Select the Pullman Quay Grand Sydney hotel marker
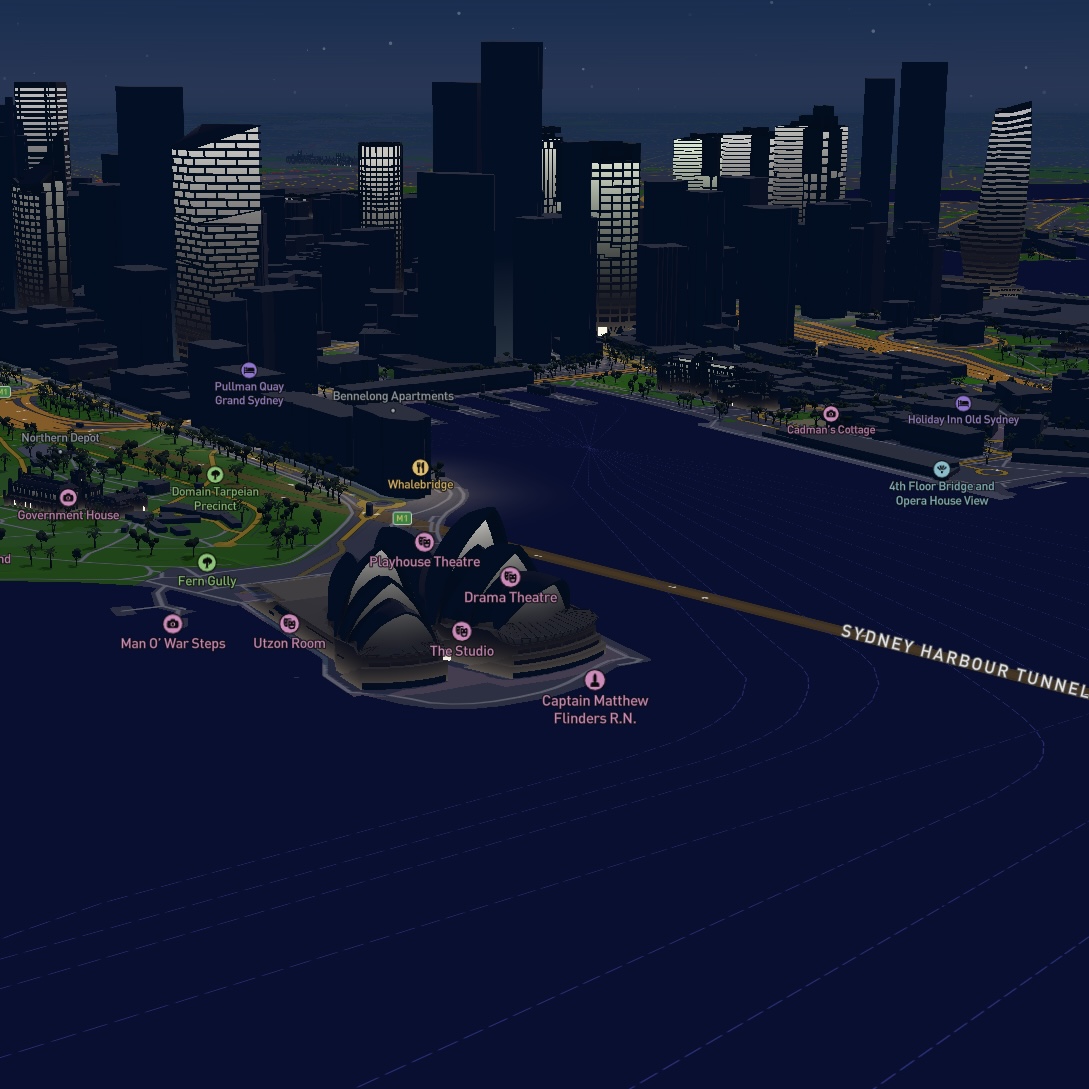Viewport: 1089px width, 1089px height. pos(249,371)
